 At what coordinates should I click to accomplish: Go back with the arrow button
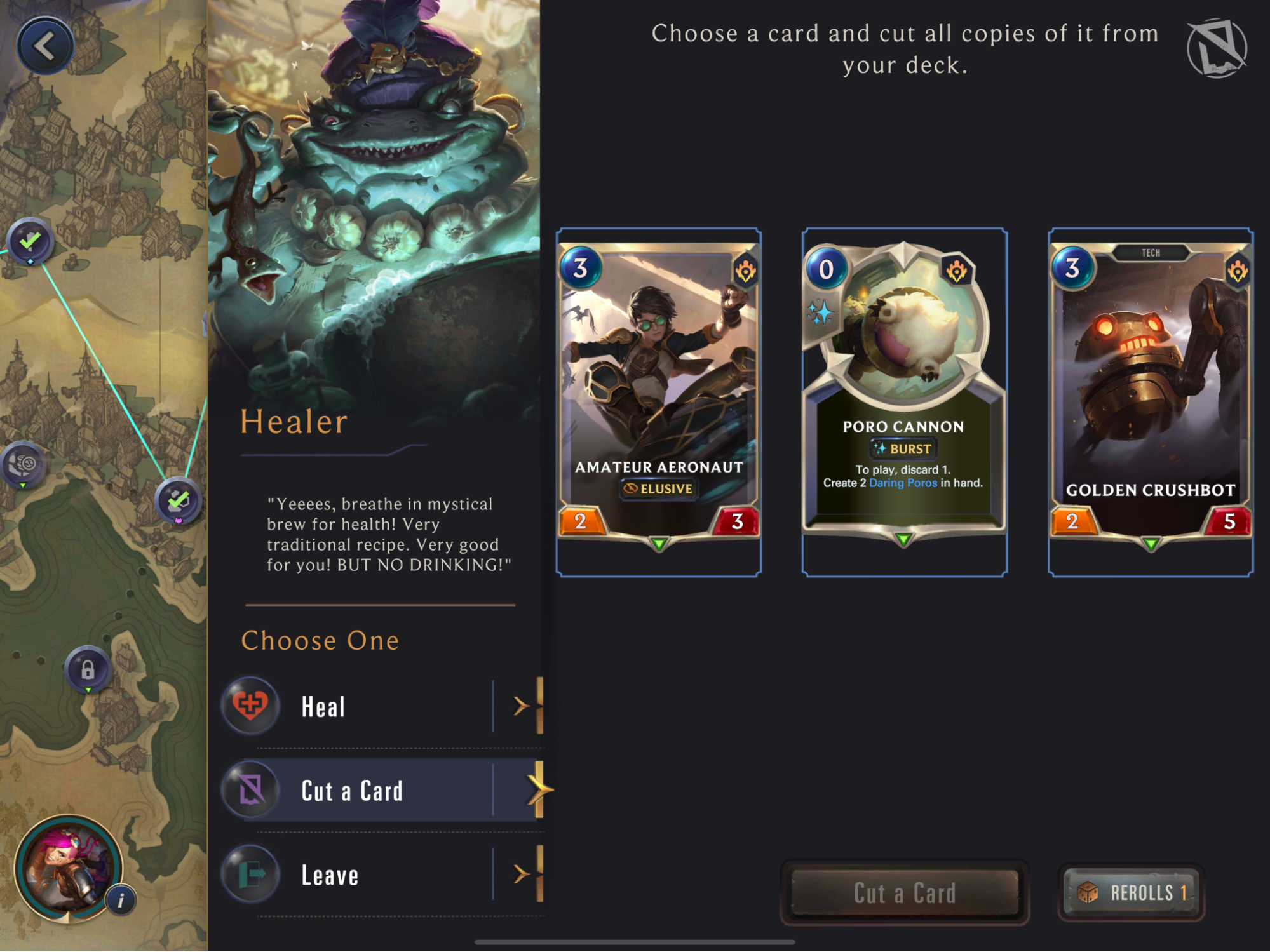click(x=44, y=46)
